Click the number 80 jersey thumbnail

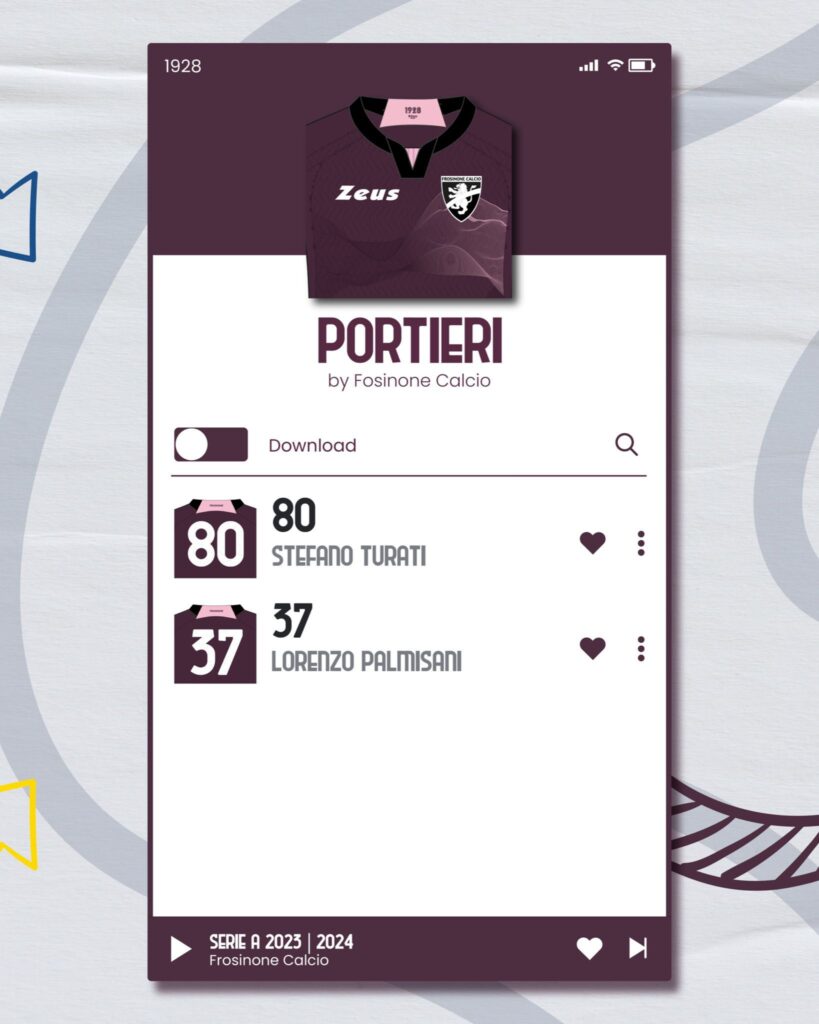pyautogui.click(x=215, y=539)
